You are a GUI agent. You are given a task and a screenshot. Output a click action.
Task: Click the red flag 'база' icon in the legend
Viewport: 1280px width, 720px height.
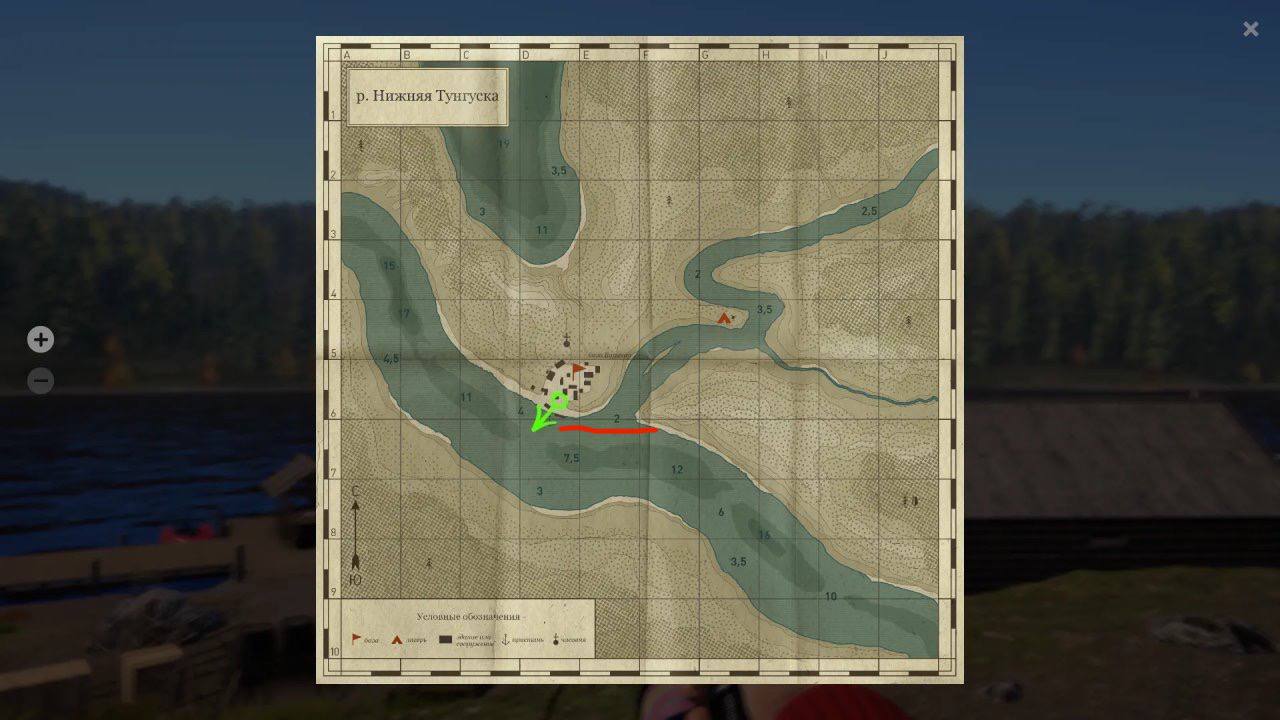pos(356,639)
